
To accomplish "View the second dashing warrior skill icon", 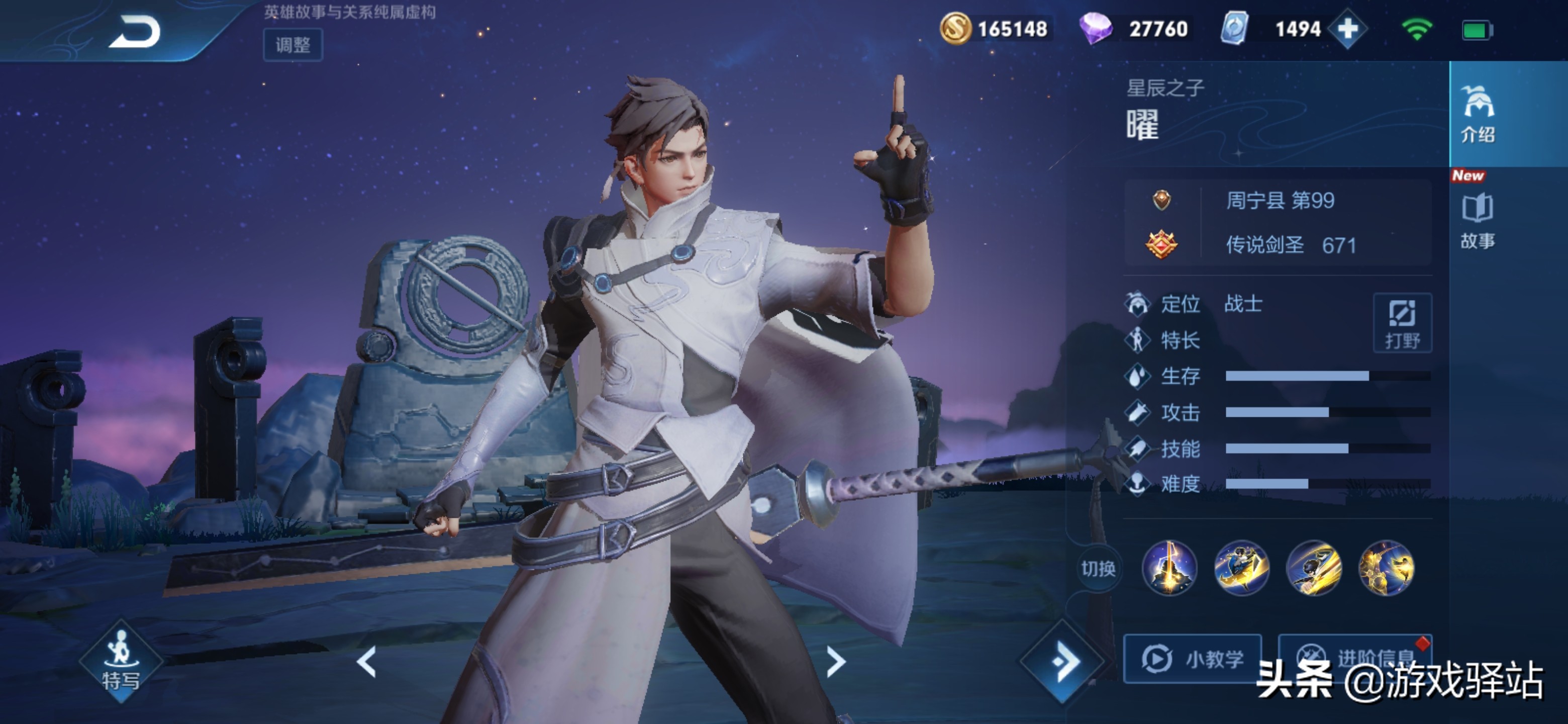I will tap(1241, 568).
